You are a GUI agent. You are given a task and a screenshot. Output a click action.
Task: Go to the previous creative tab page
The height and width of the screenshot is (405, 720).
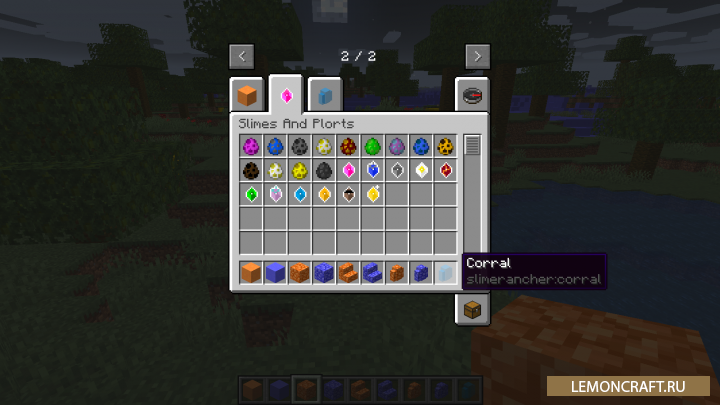click(x=240, y=56)
